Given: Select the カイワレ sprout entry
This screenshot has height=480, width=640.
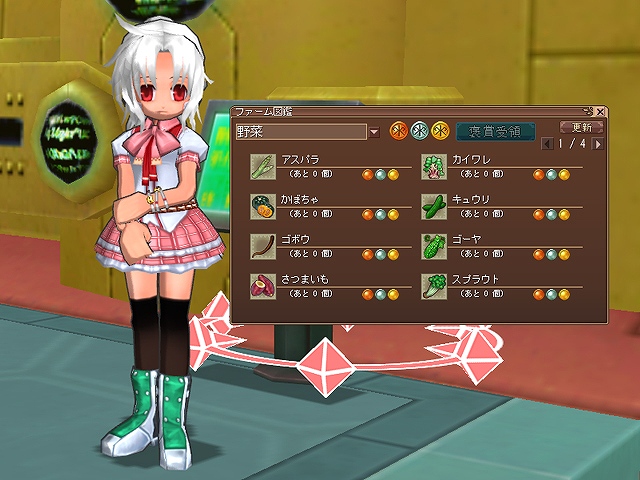Looking at the screenshot, I should tap(432, 167).
